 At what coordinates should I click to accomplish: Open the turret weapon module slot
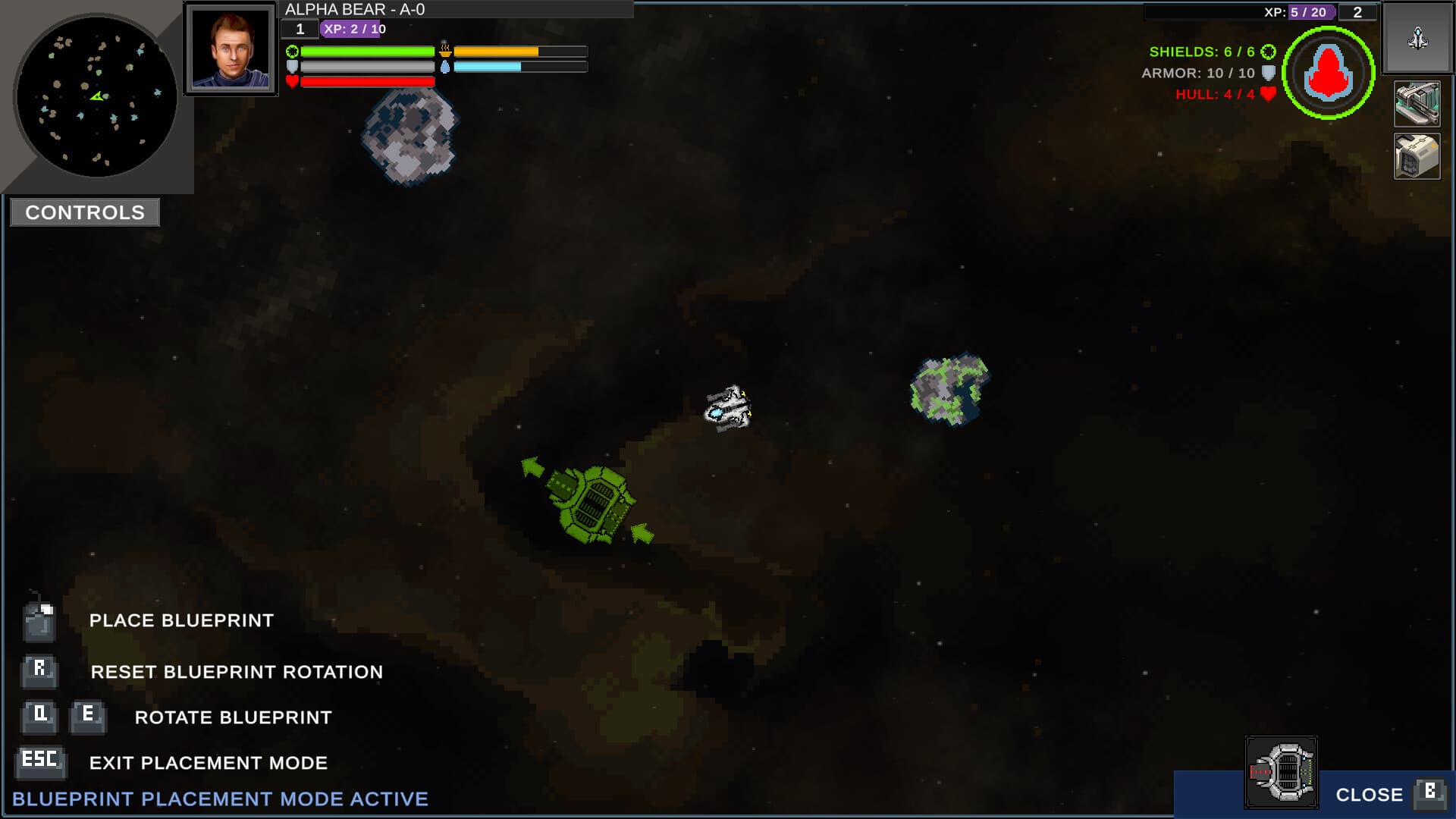[1417, 102]
